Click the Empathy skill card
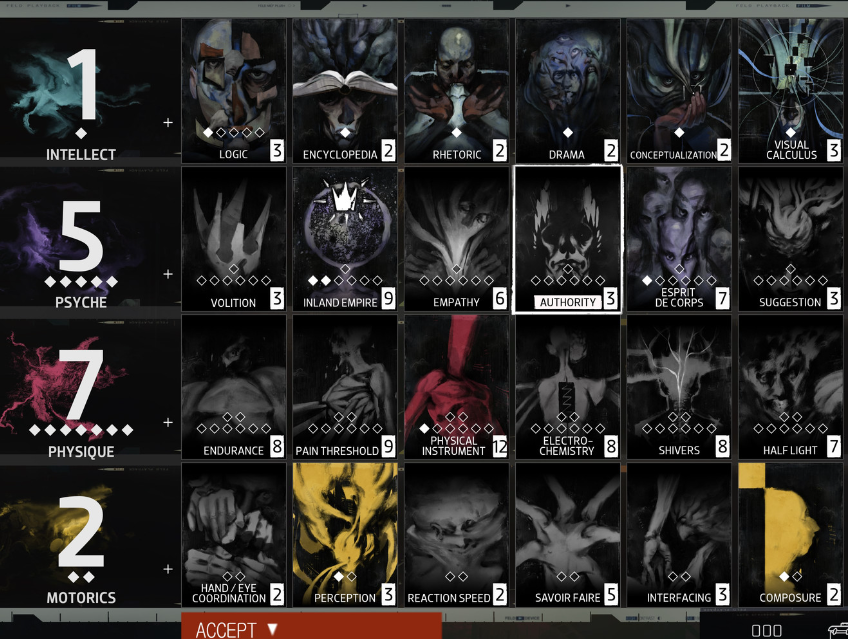The width and height of the screenshot is (848, 639). tap(456, 238)
